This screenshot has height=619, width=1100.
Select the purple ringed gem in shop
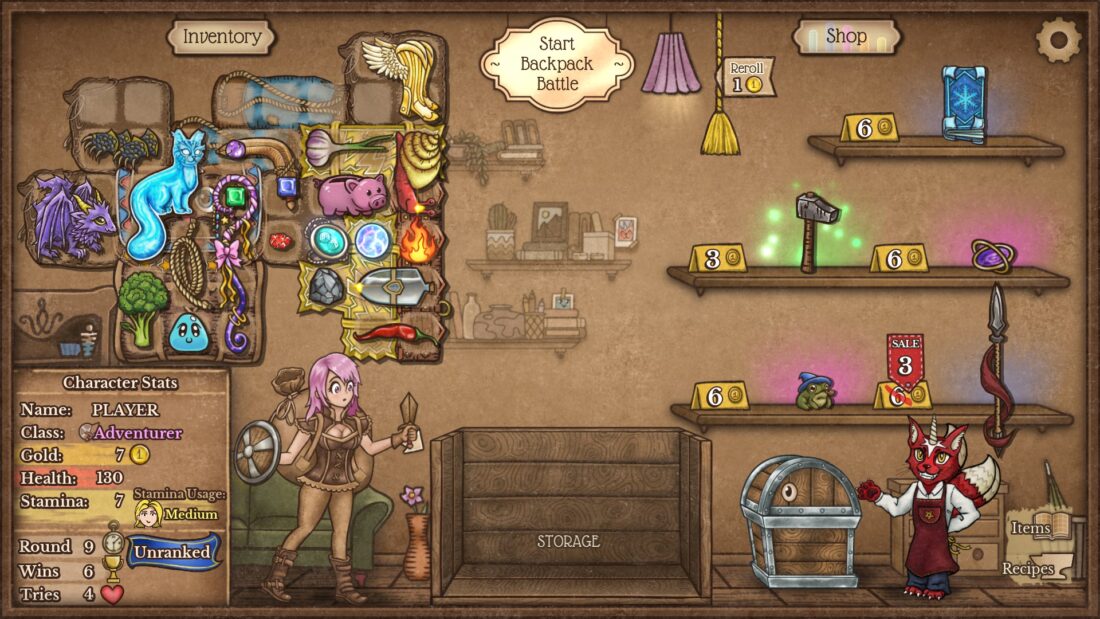pyautogui.click(x=993, y=254)
